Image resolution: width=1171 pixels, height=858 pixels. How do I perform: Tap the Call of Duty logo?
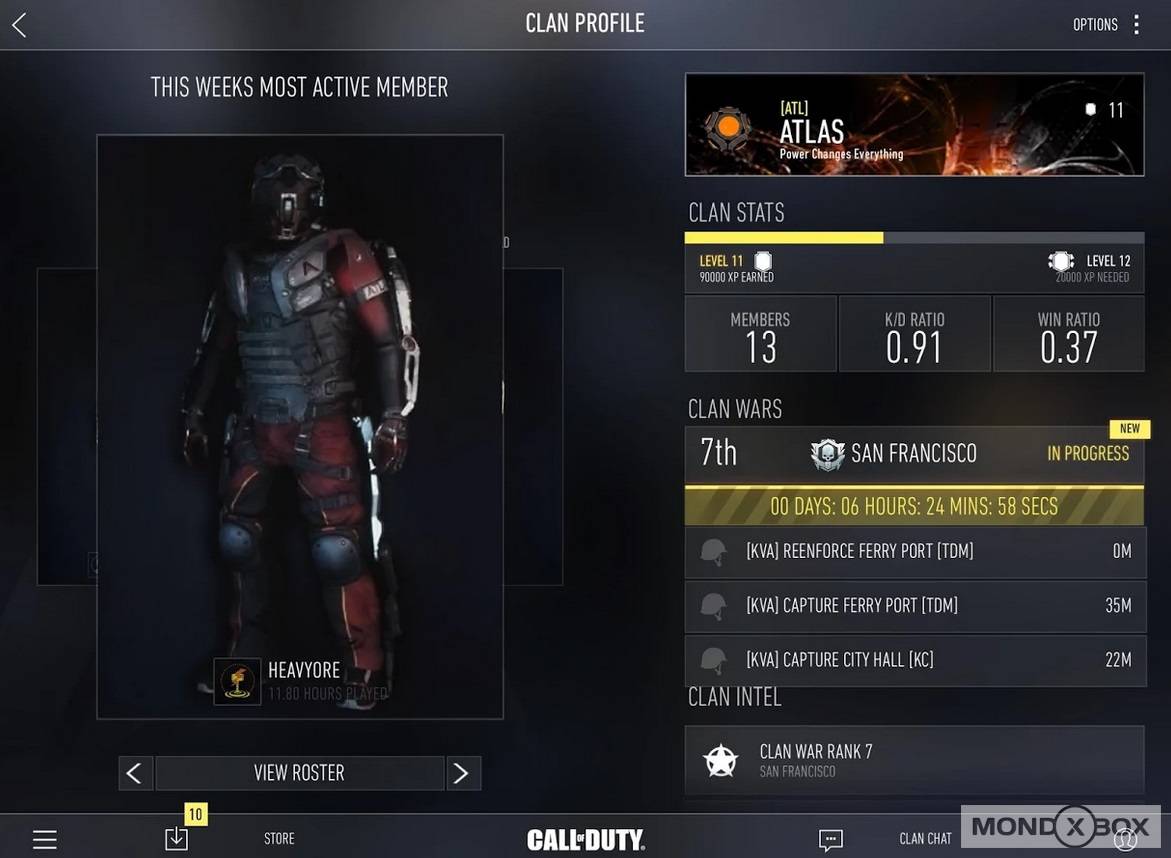pyautogui.click(x=585, y=839)
